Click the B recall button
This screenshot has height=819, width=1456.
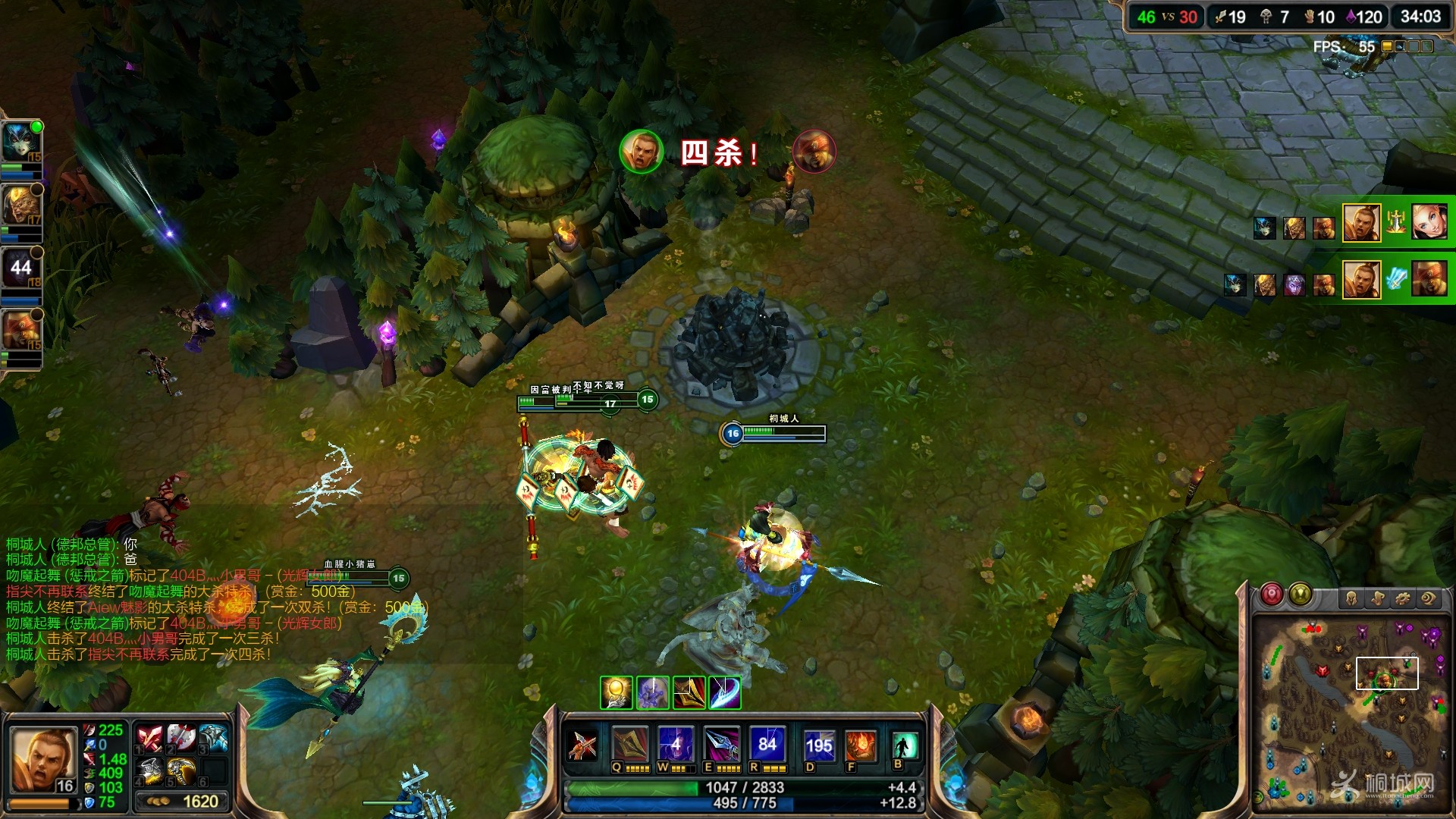pos(905,745)
